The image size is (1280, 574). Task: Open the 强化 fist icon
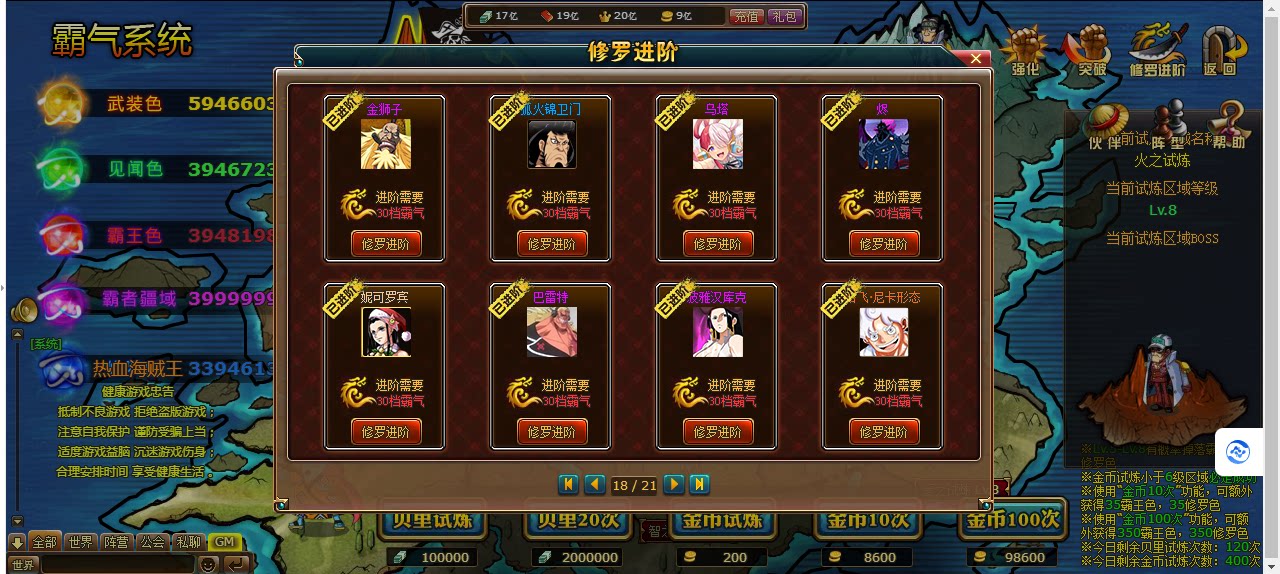pyautogui.click(x=1025, y=52)
